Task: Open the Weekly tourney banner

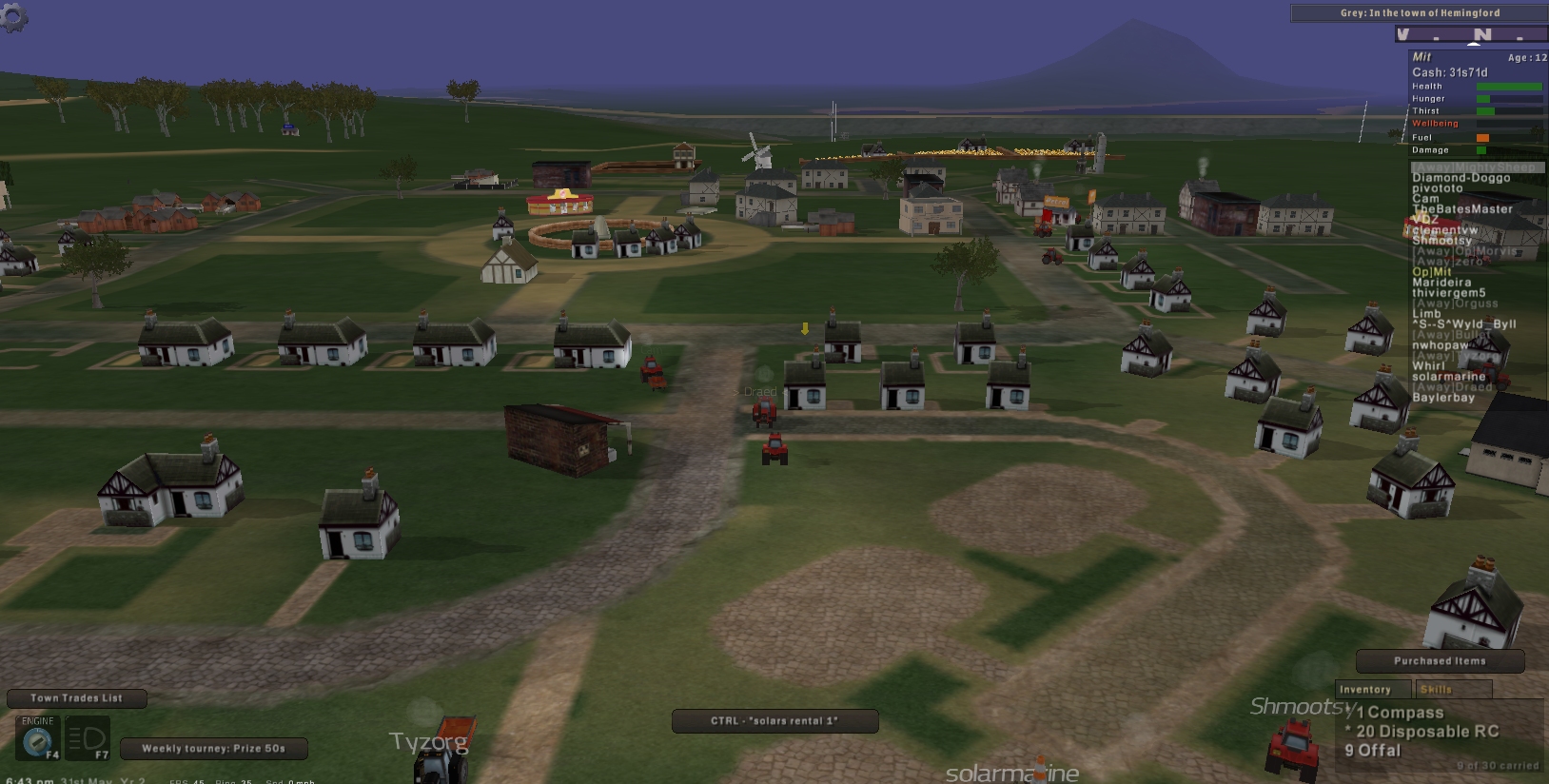Action: 213,749
